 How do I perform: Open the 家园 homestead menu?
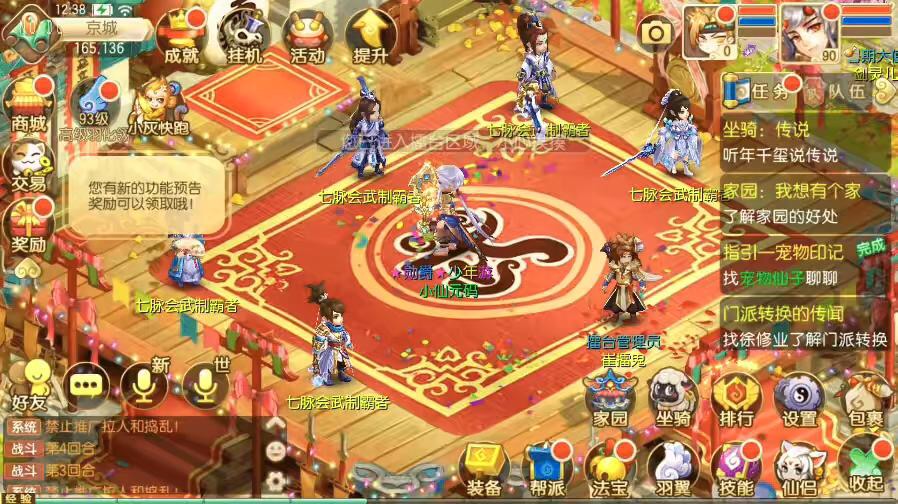[x=610, y=400]
